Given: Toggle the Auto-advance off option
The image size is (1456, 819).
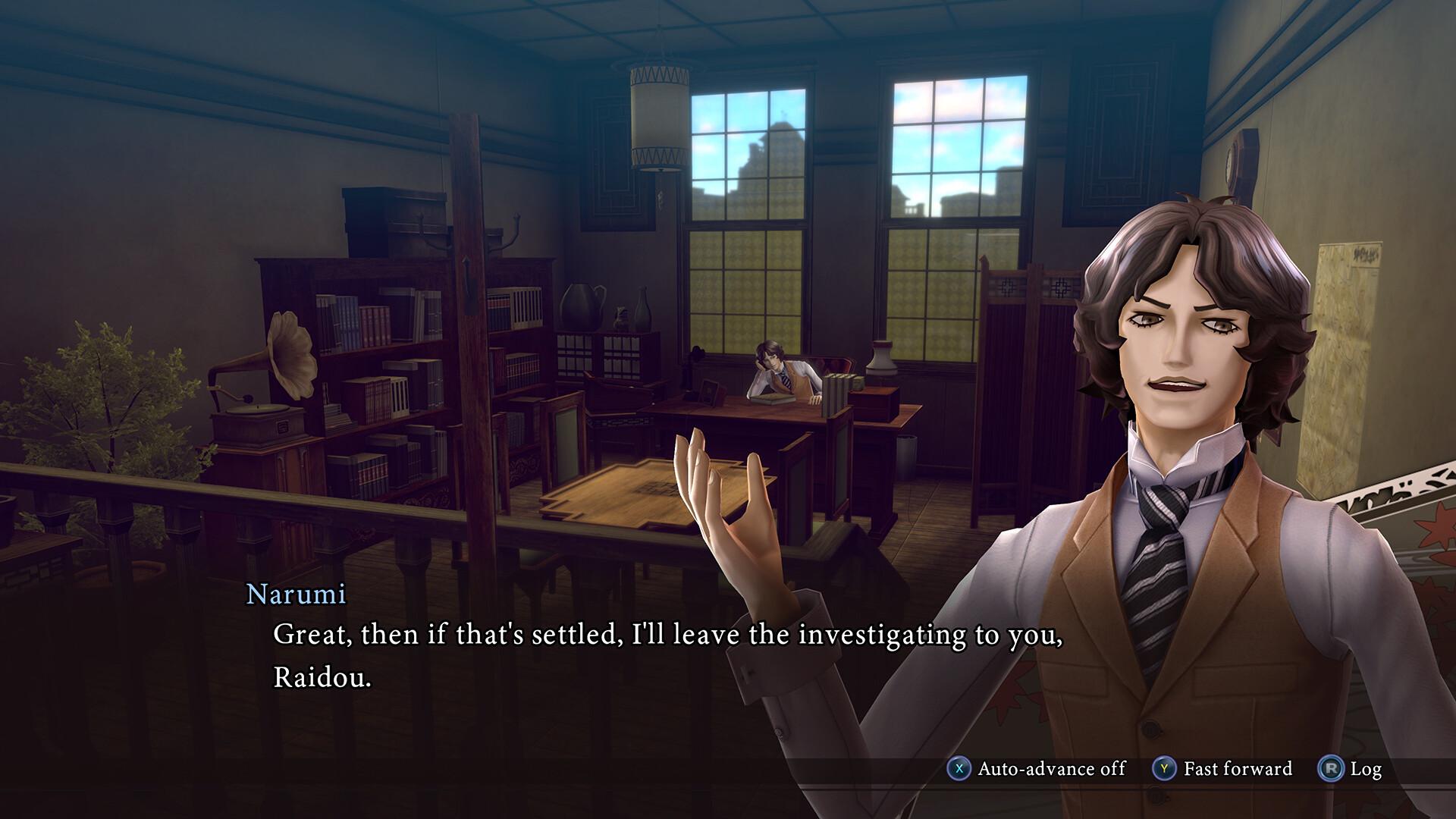Looking at the screenshot, I should tap(1037, 769).
